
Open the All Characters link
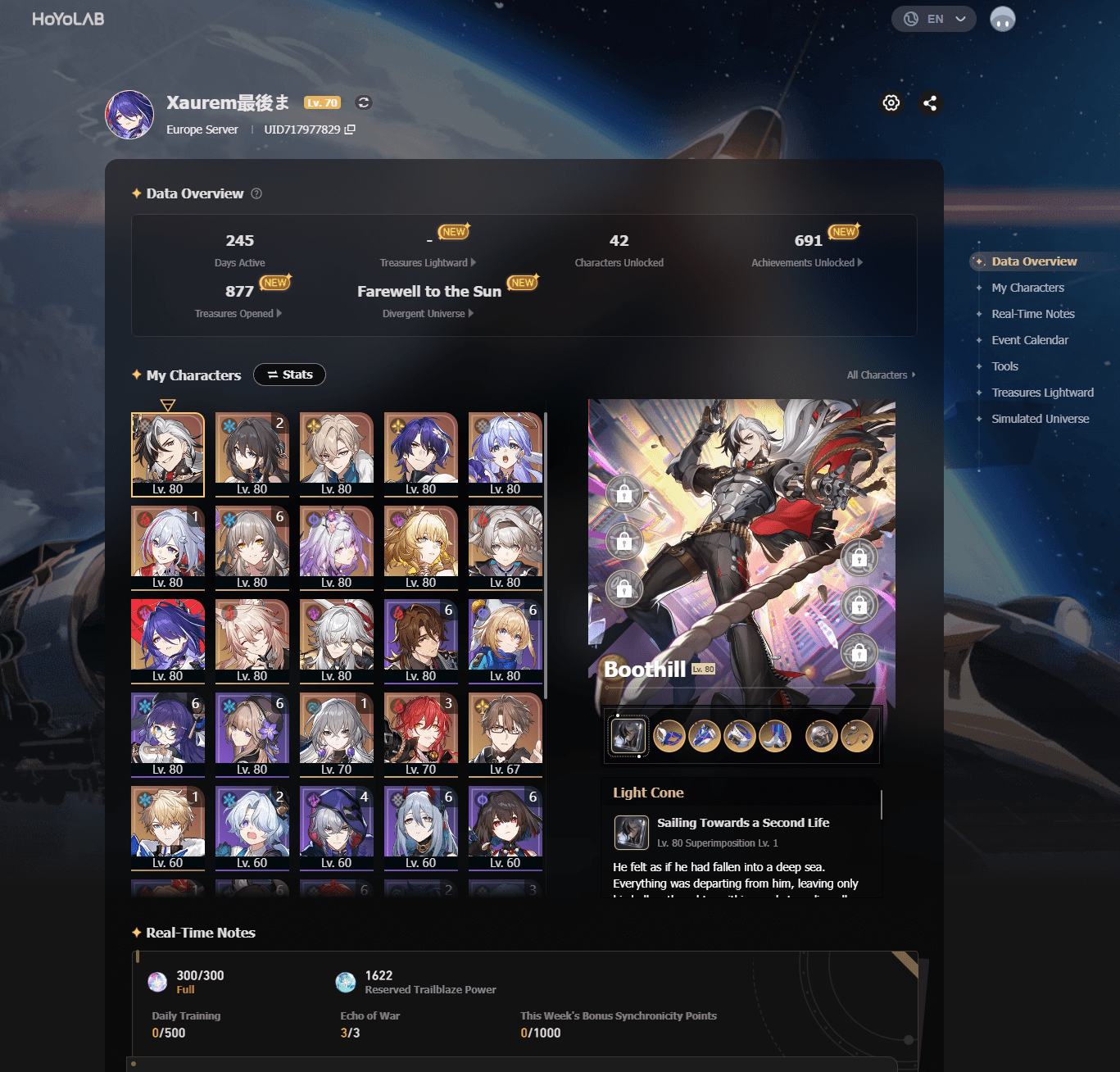coord(879,375)
